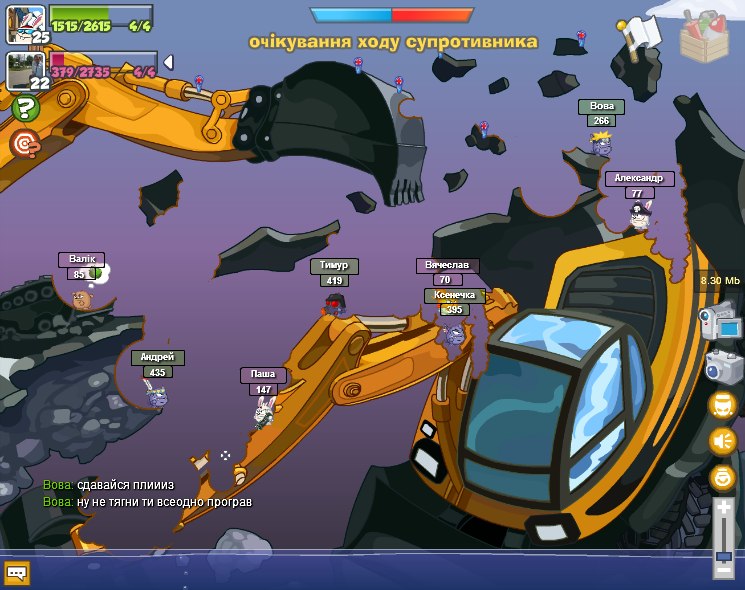This screenshot has height=590, width=745.
Task: Click the orange face icon button
Action: point(722,405)
